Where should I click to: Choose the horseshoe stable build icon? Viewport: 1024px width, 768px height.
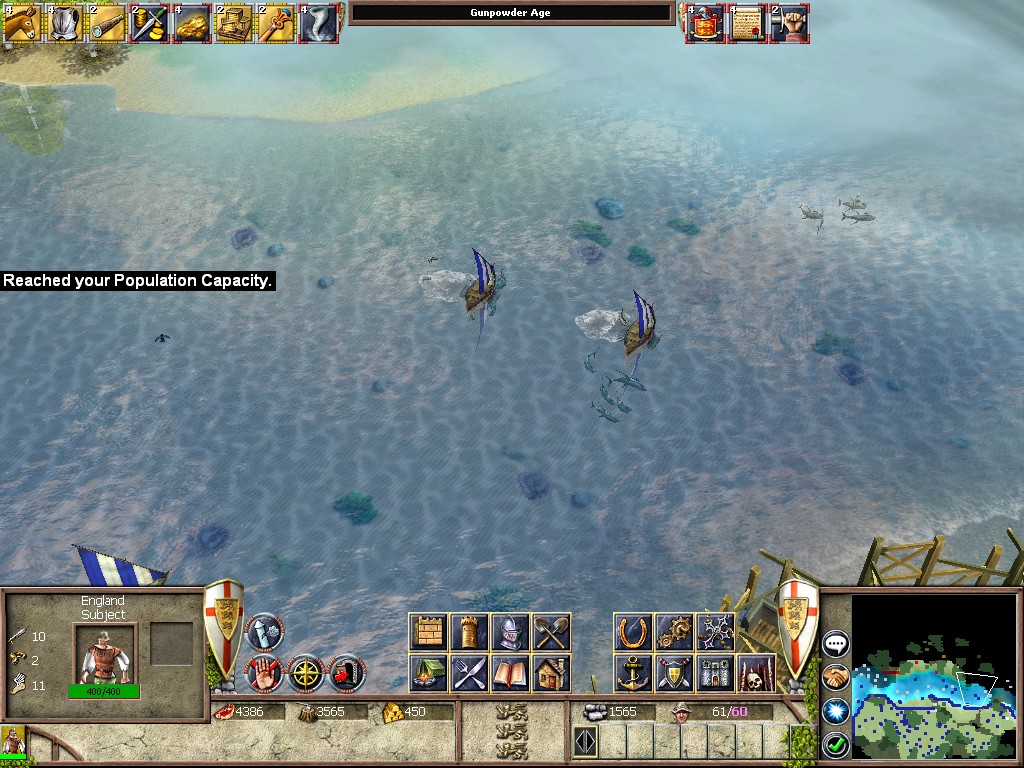(x=633, y=632)
